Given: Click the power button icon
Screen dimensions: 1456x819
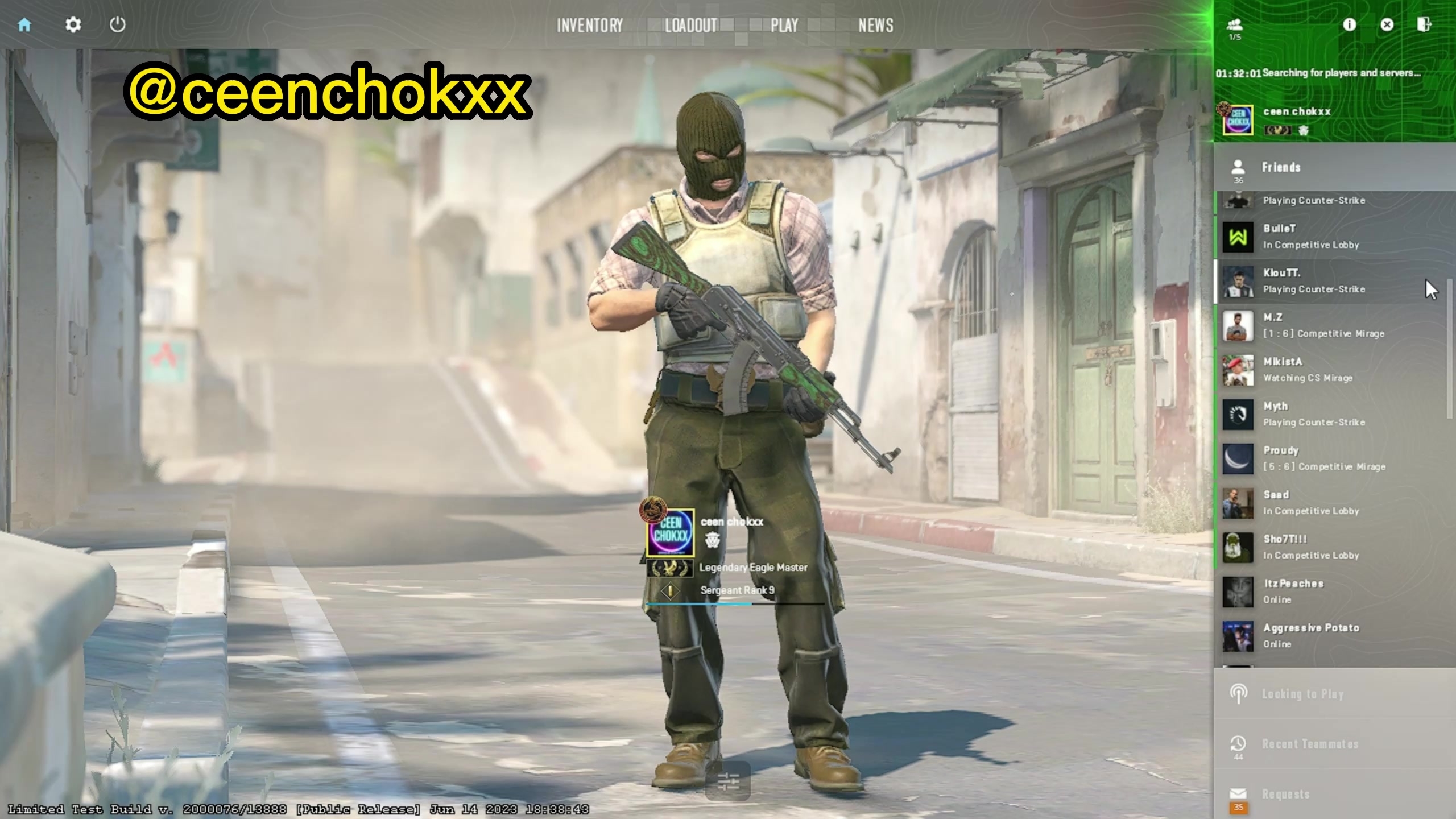Looking at the screenshot, I should coord(118,25).
